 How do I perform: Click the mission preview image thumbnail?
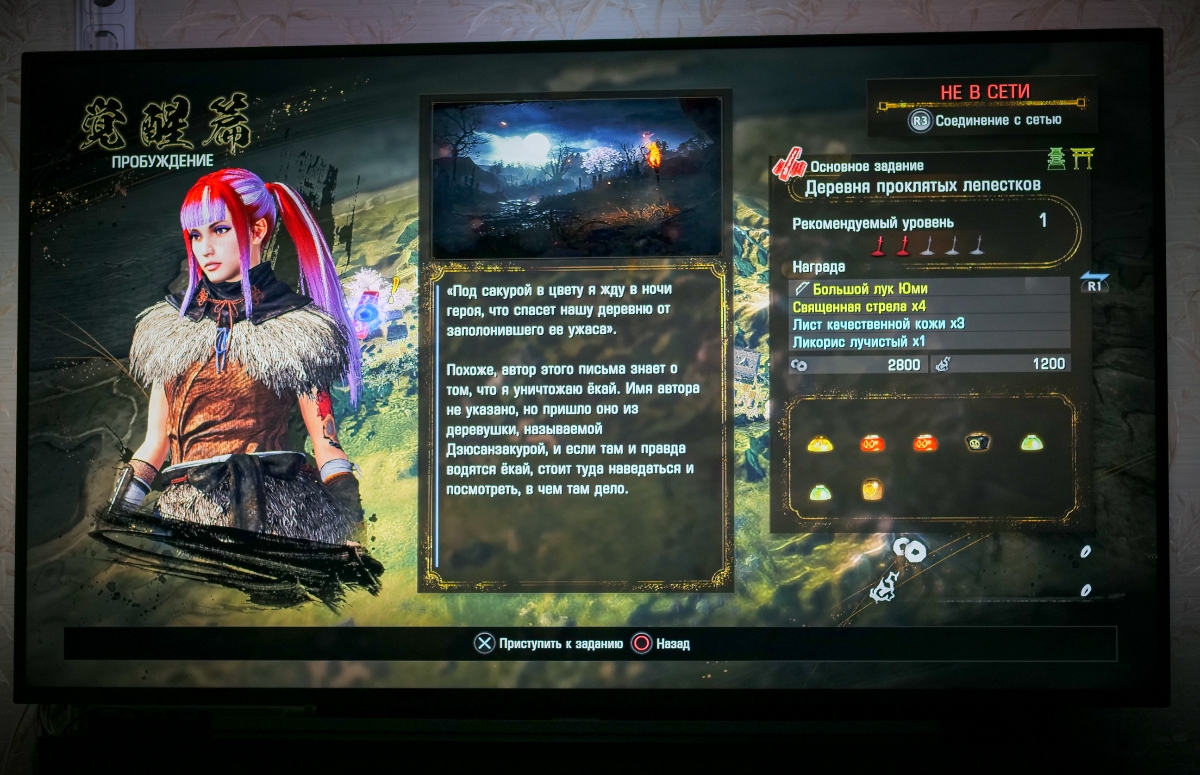click(576, 177)
